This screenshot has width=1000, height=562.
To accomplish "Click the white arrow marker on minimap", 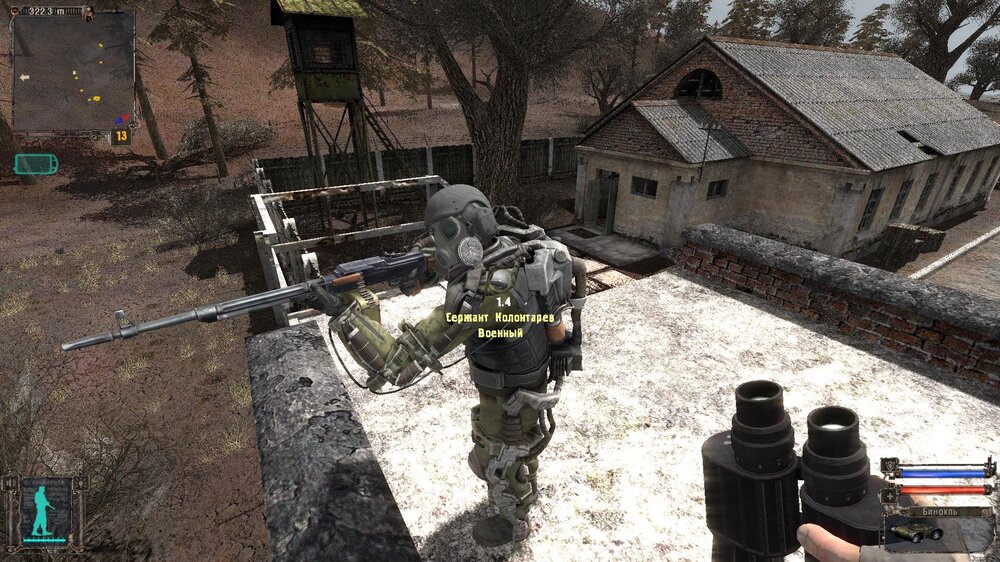I will coord(22,76).
